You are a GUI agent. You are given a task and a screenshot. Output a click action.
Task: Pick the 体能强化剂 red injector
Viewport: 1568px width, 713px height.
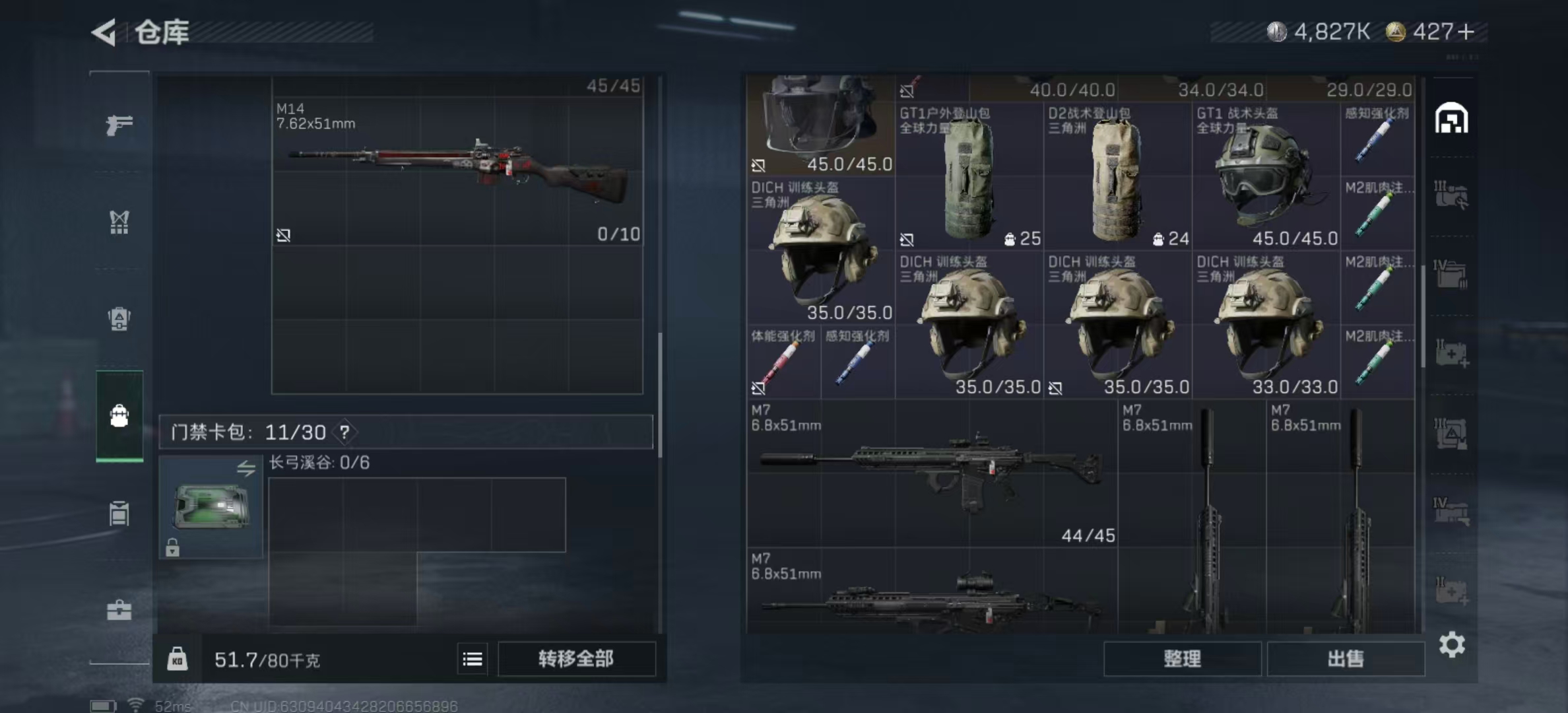[x=783, y=363]
